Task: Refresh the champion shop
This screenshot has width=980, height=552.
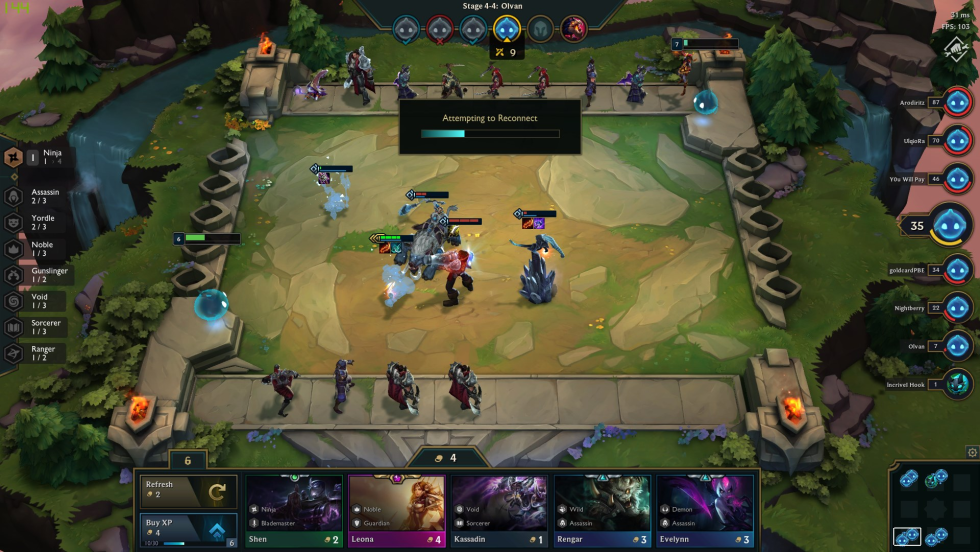Action: [x=188, y=490]
